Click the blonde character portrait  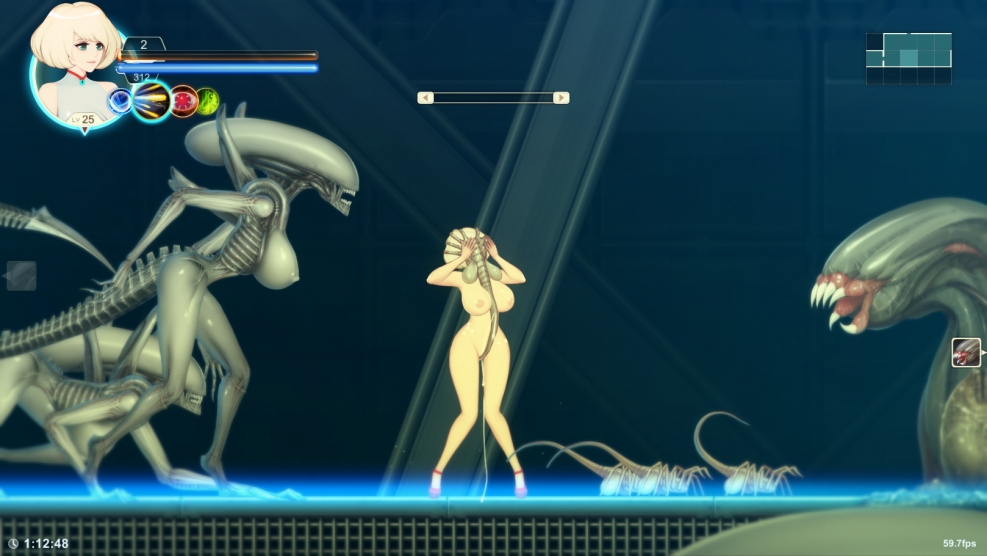[72, 60]
